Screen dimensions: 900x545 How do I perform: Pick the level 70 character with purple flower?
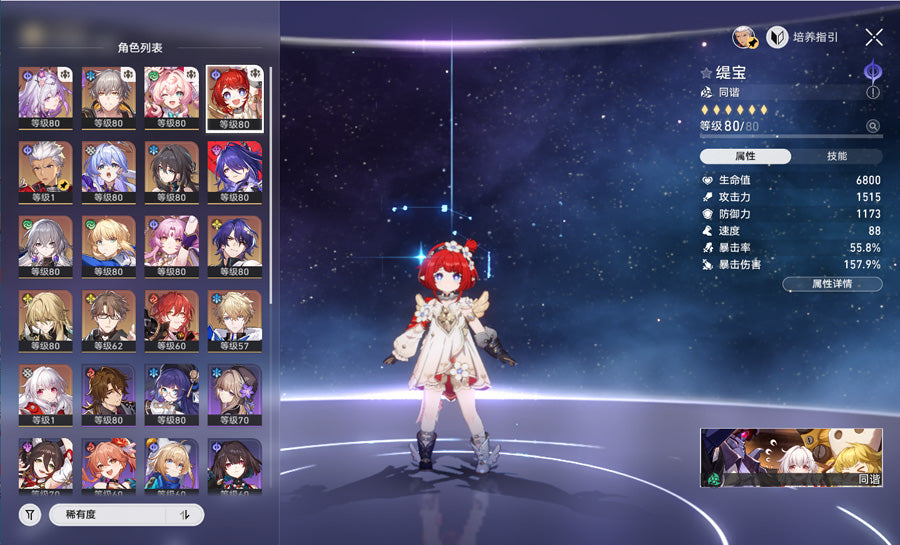click(234, 394)
